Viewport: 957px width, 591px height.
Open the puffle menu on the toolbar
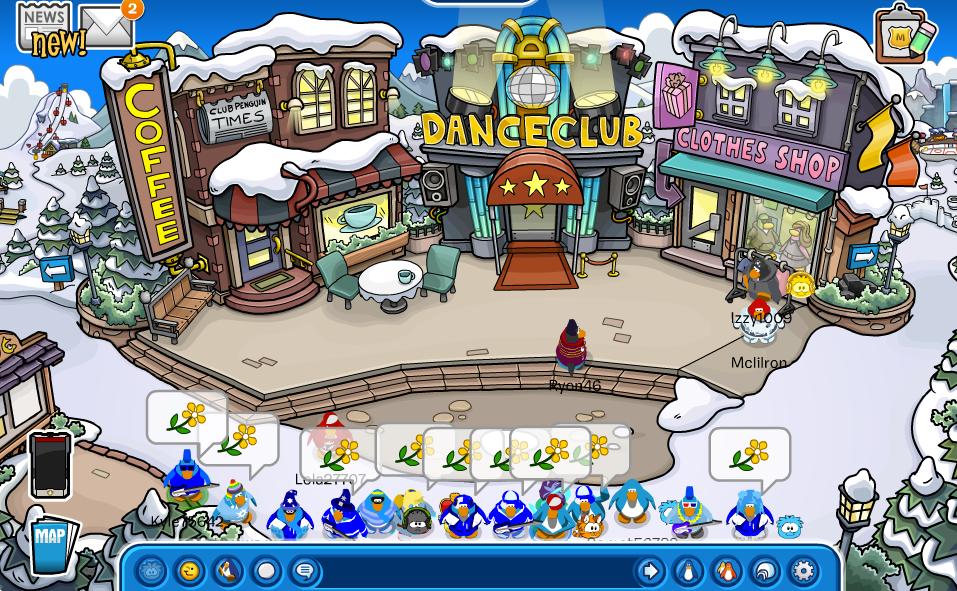(151, 571)
